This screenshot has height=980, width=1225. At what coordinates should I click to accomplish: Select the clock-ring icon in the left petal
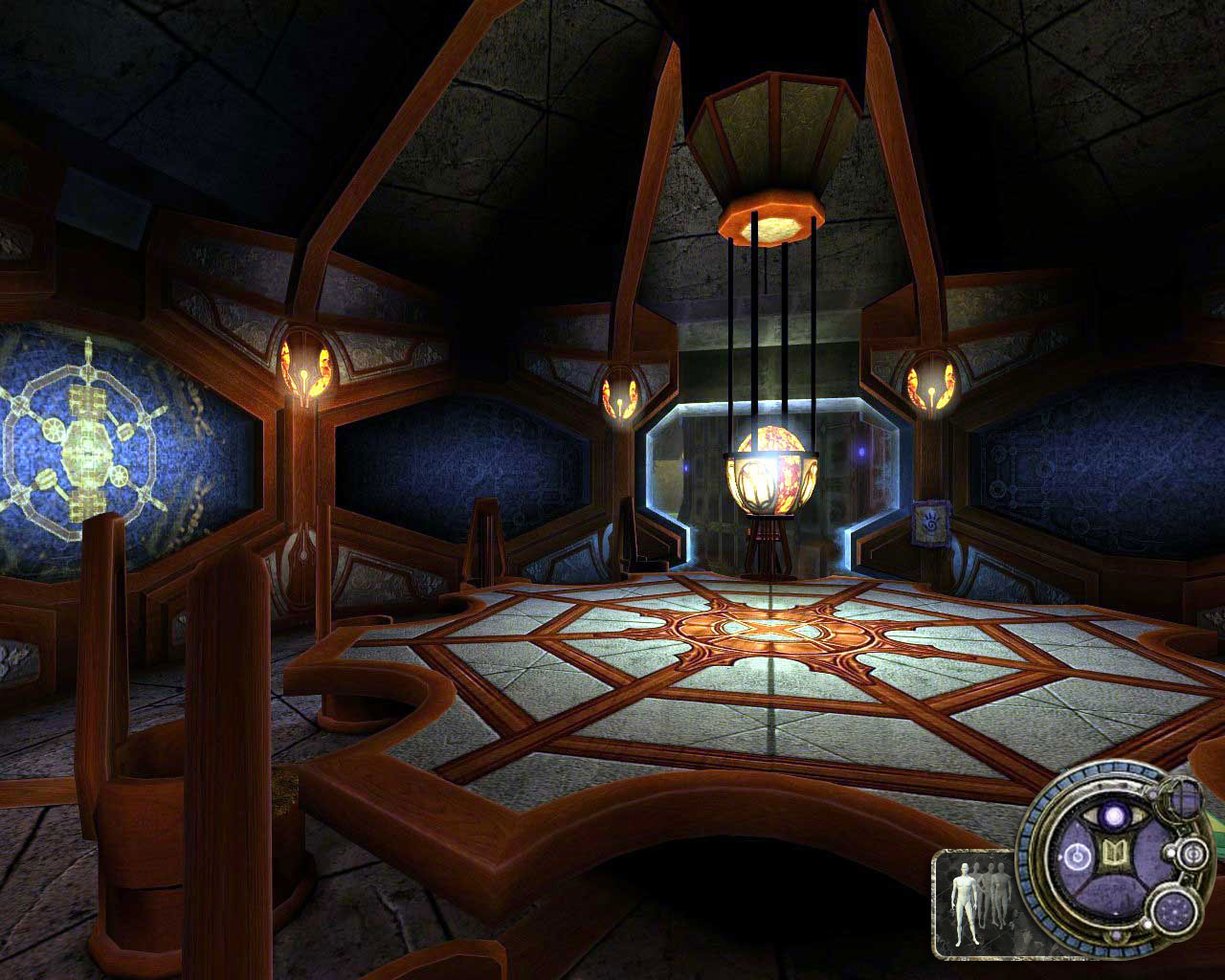tap(1078, 856)
